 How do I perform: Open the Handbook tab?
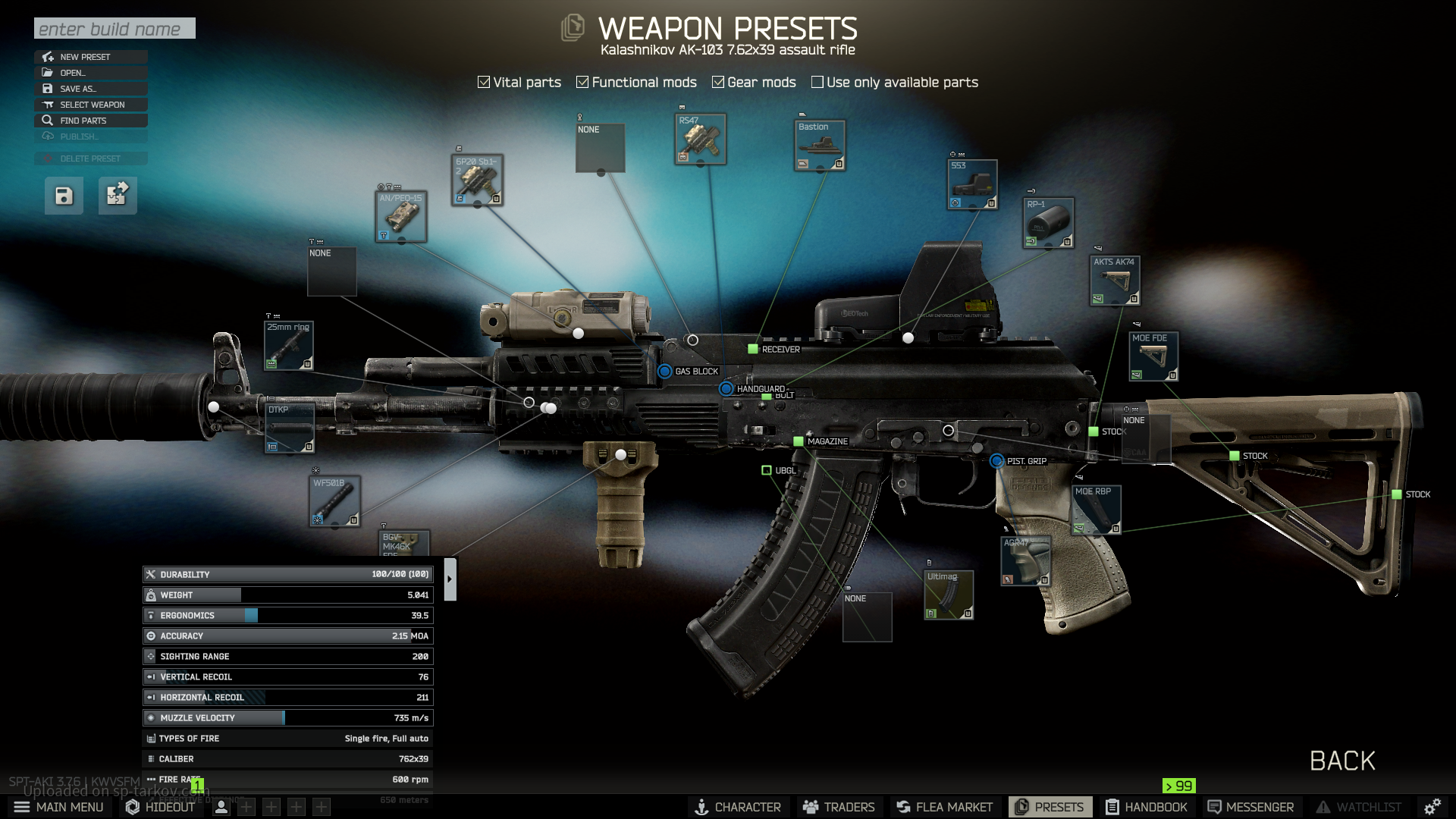pyautogui.click(x=1146, y=807)
